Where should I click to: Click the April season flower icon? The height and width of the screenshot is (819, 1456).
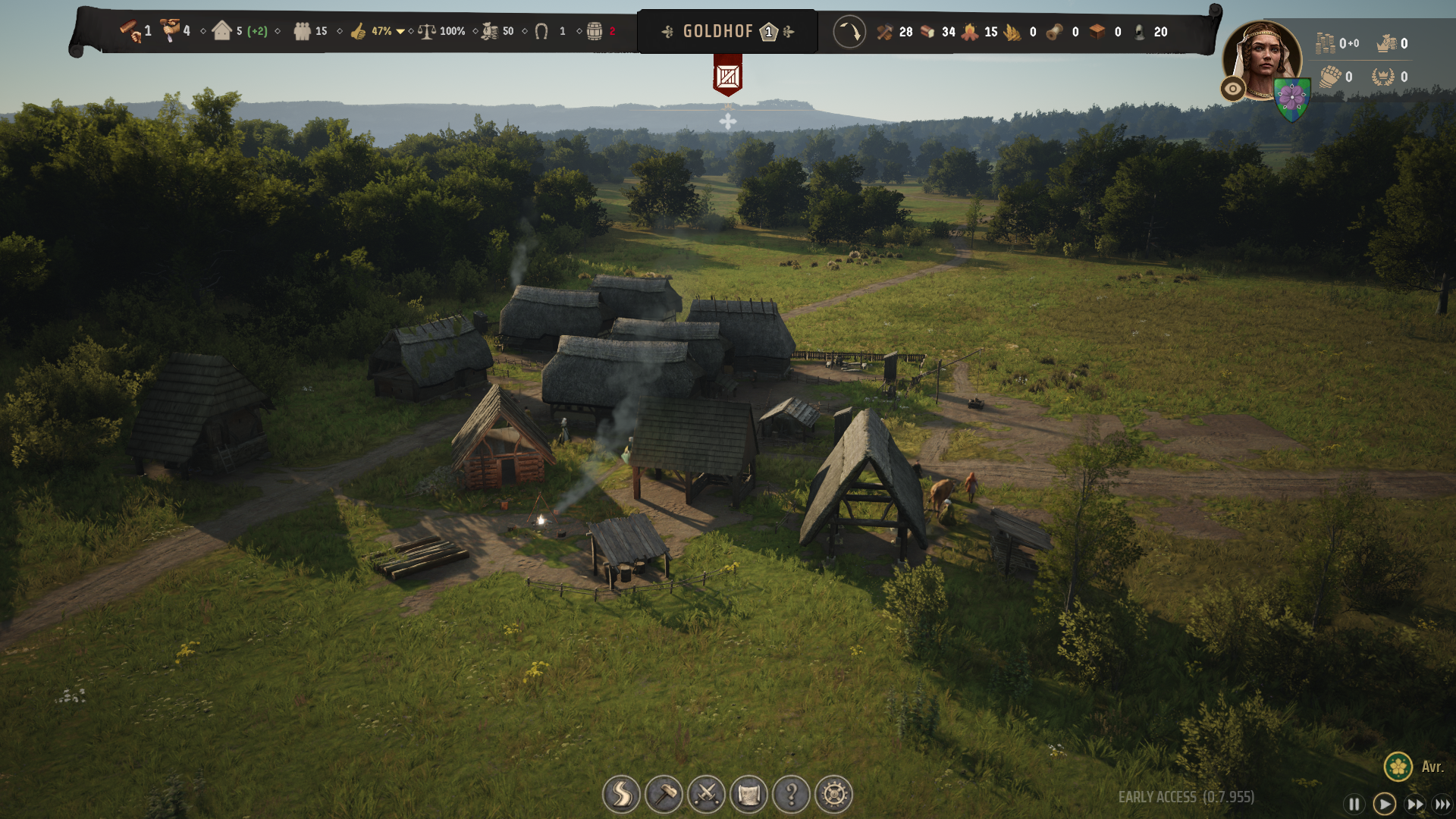pyautogui.click(x=1398, y=766)
